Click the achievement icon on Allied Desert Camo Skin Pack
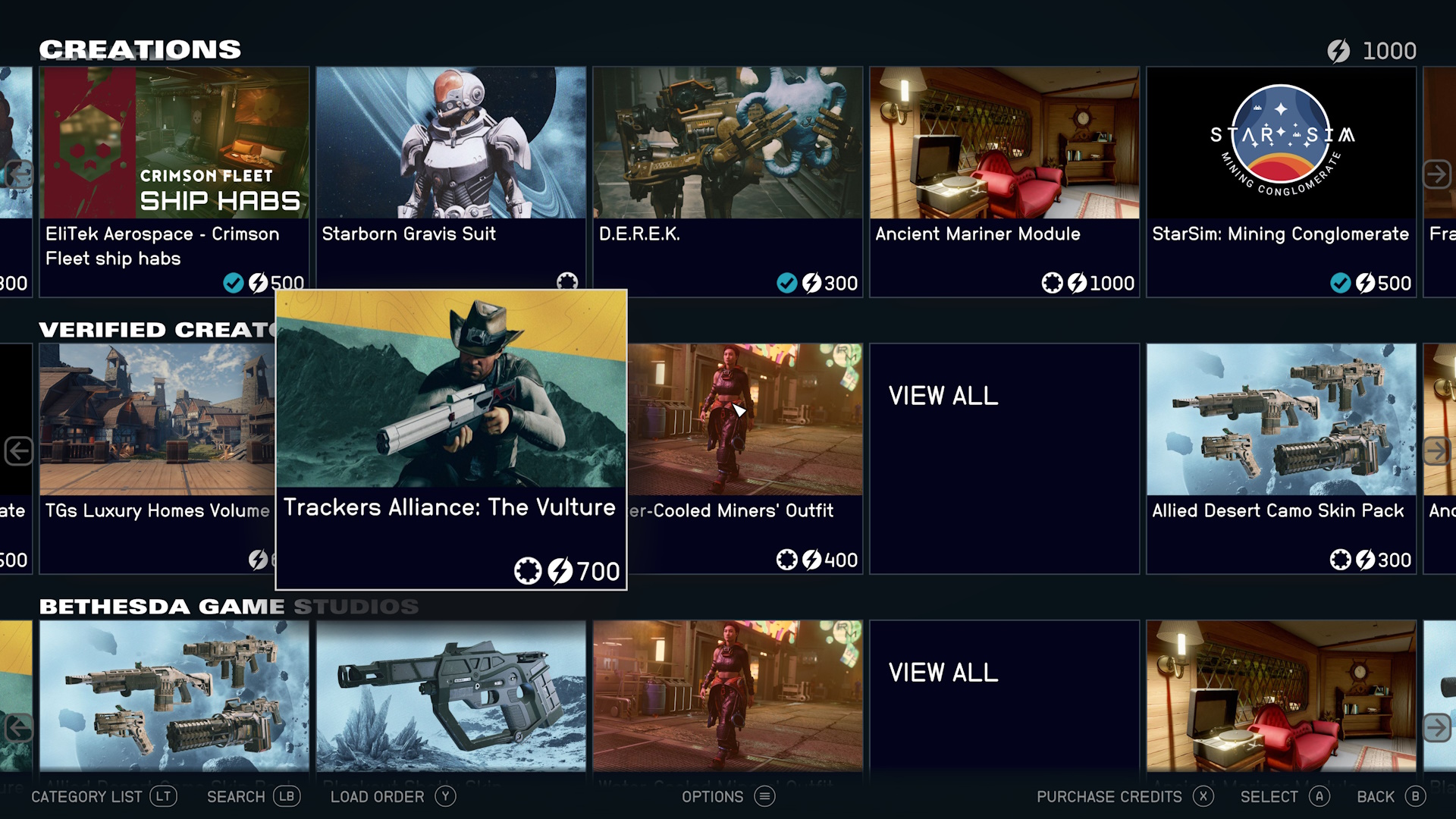1456x819 pixels. tap(1340, 560)
